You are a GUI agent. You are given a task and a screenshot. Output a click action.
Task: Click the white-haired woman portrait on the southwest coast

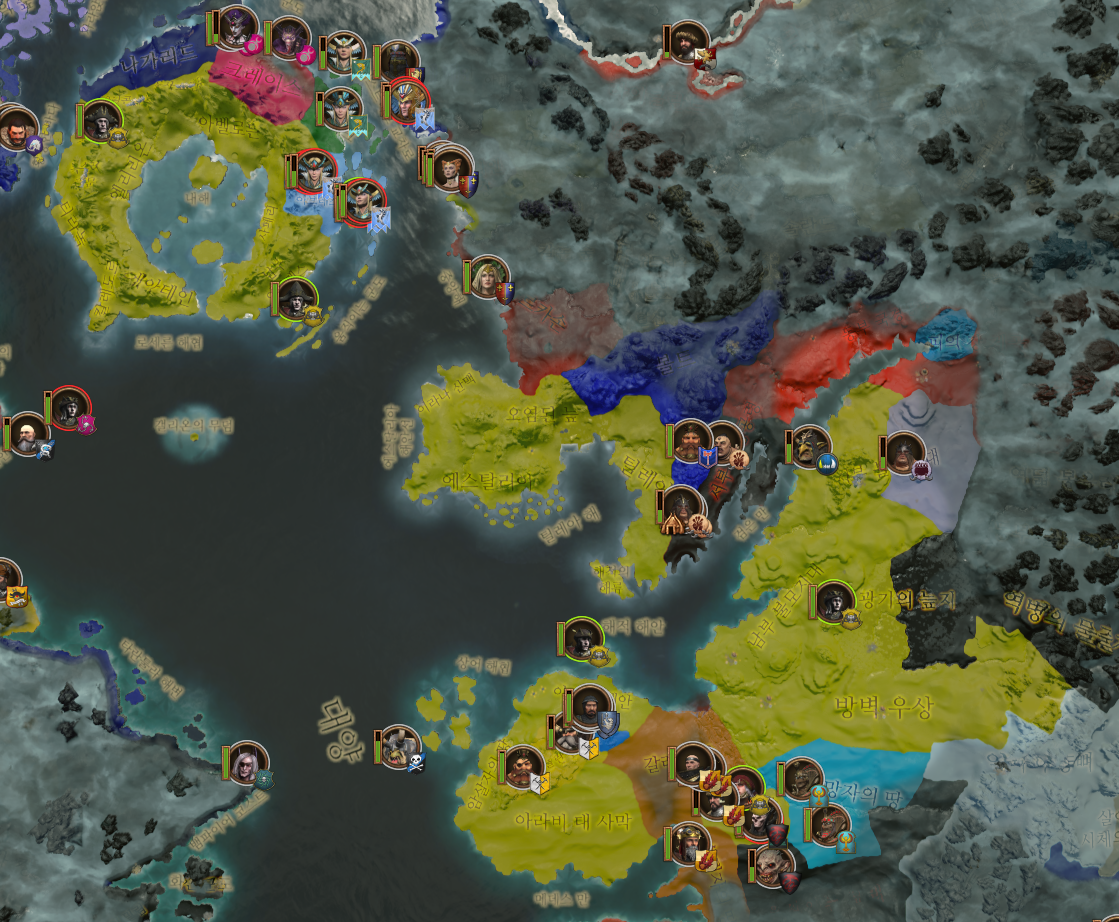coord(247,763)
